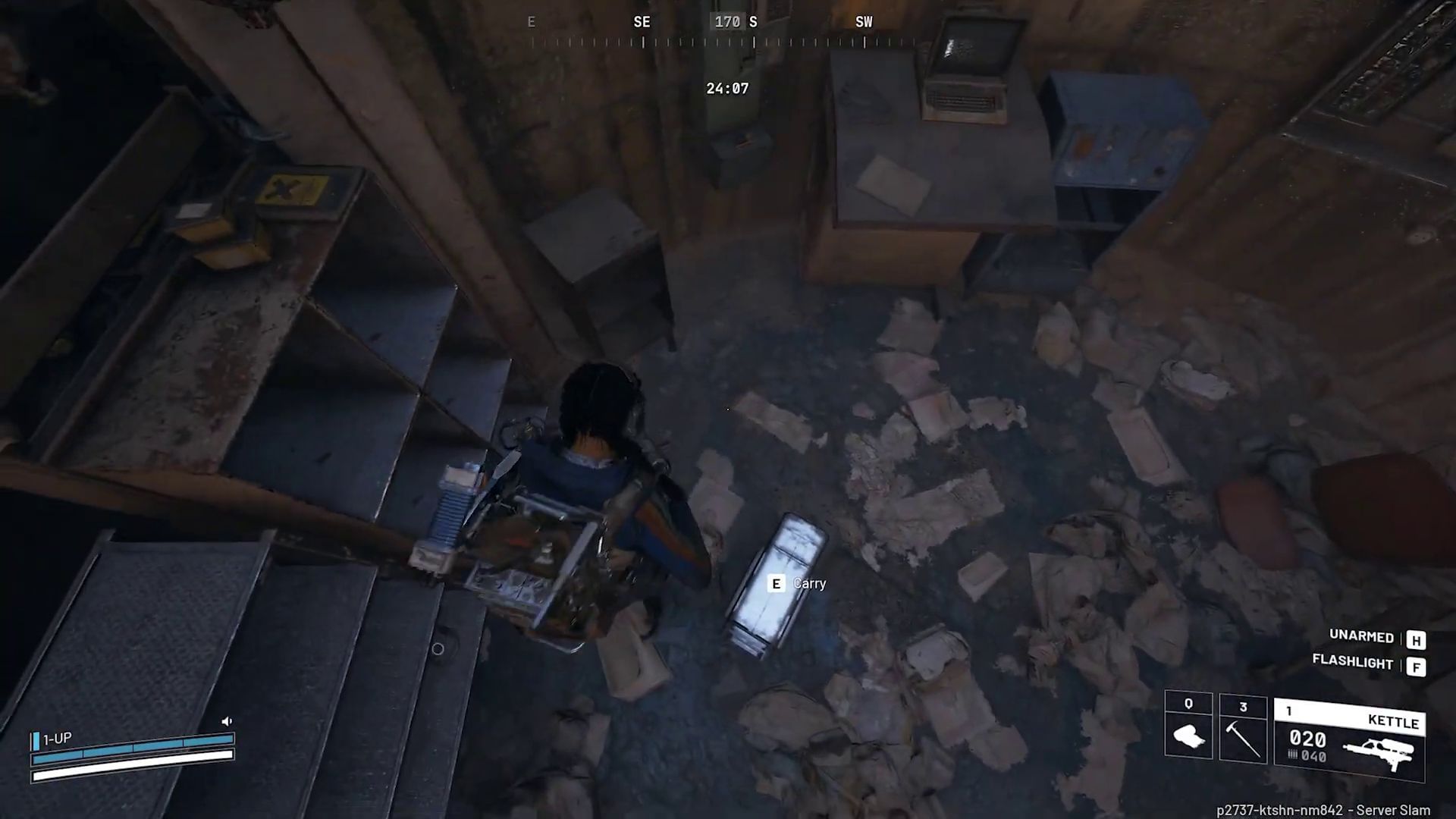The width and height of the screenshot is (1456, 819).
Task: Click the ammo counter reading 020
Action: pyautogui.click(x=1307, y=741)
